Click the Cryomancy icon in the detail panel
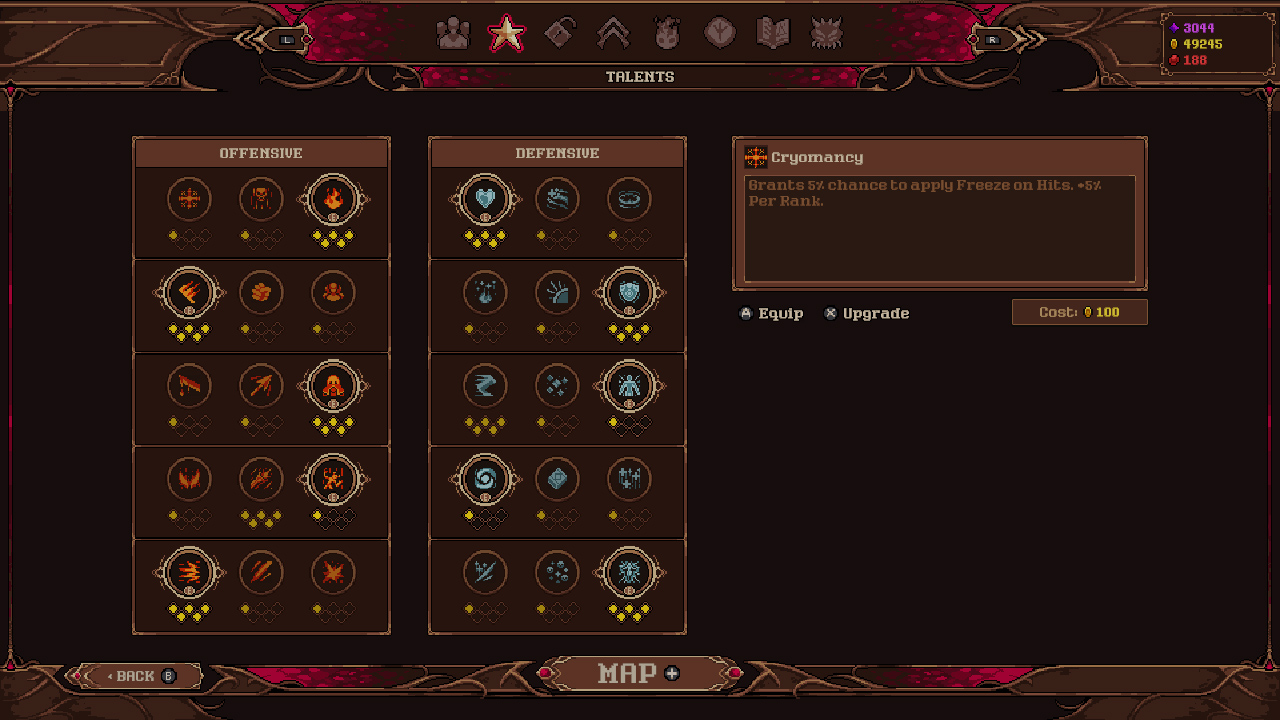Viewport: 1280px width, 720px height. (755, 157)
